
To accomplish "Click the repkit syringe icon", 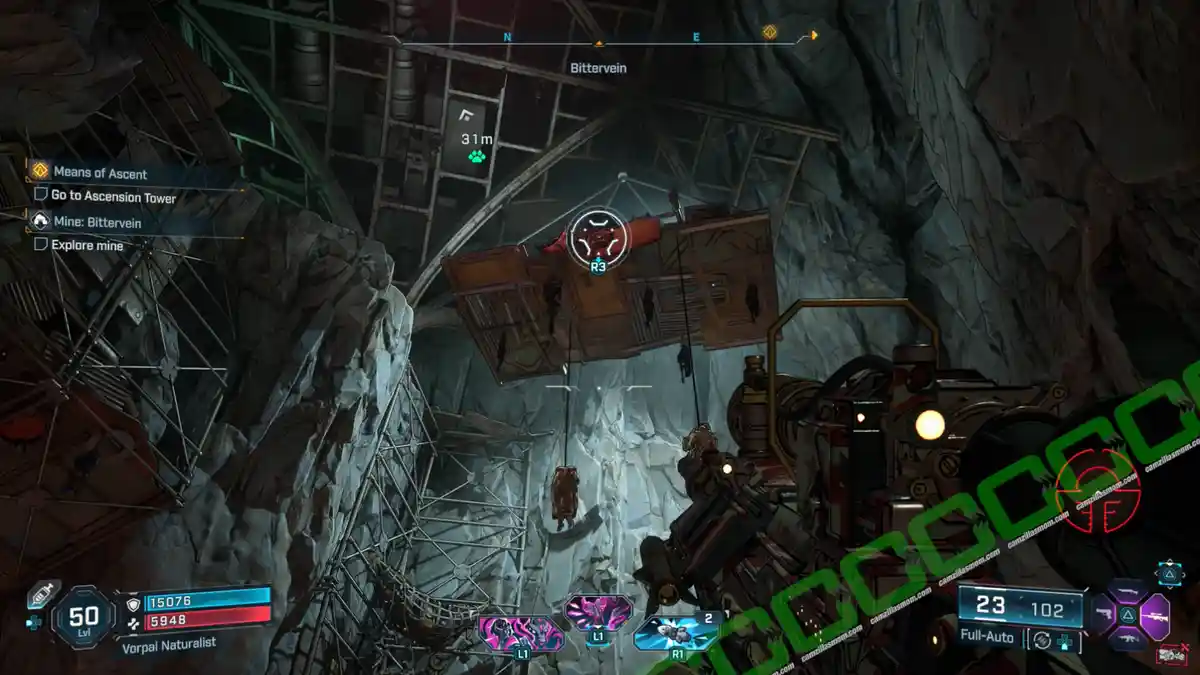I will point(42,595).
